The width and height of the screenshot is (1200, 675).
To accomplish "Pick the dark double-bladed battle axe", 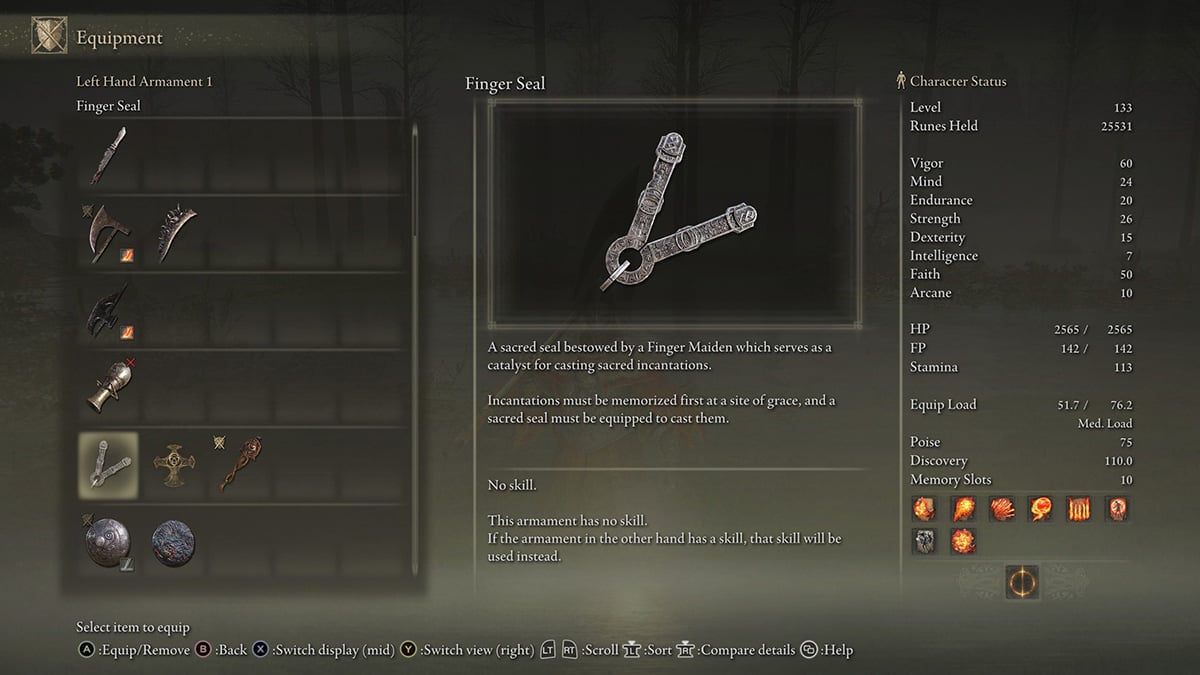I will click(x=107, y=311).
